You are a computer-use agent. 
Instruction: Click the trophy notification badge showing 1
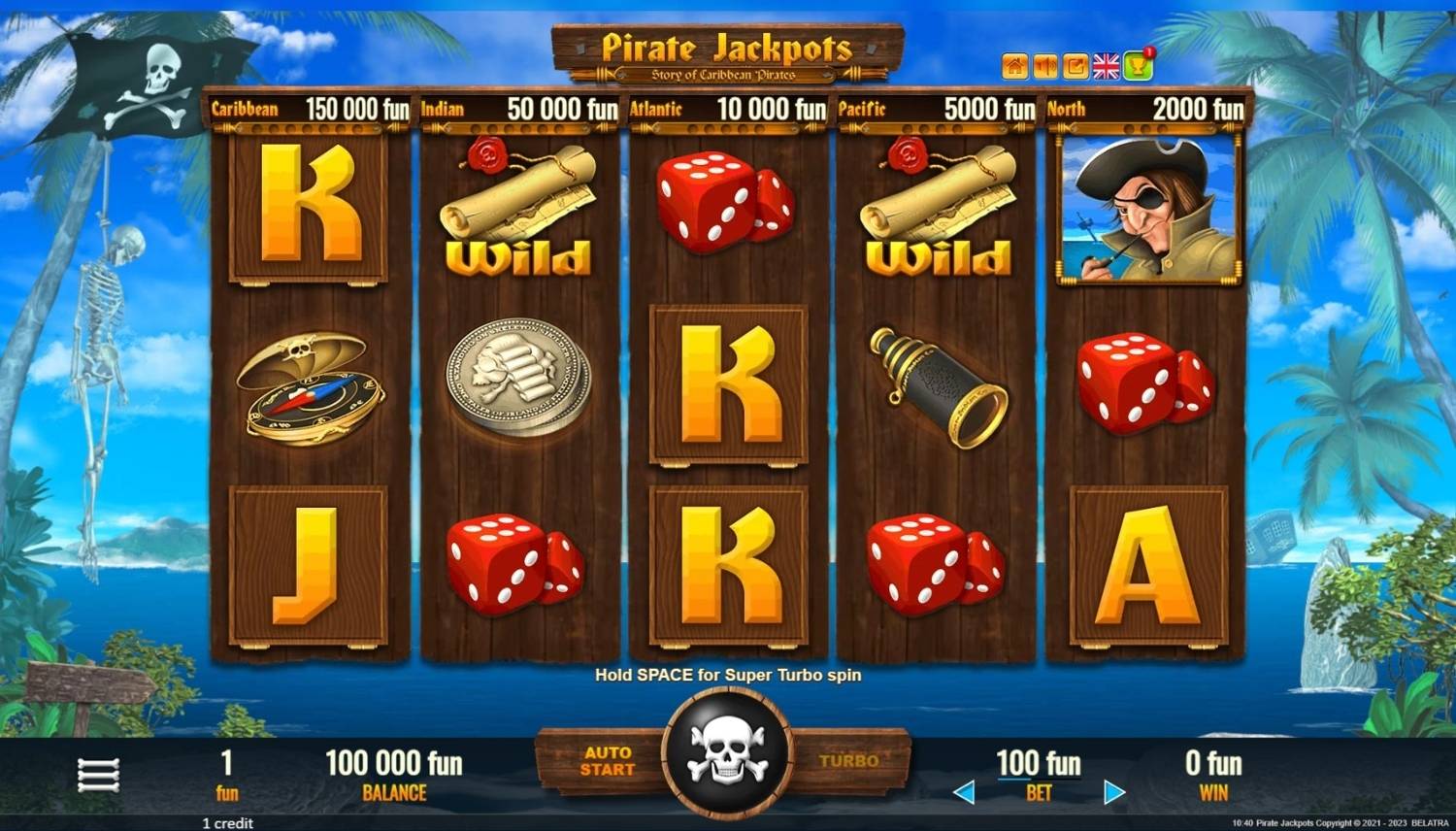1150,51
